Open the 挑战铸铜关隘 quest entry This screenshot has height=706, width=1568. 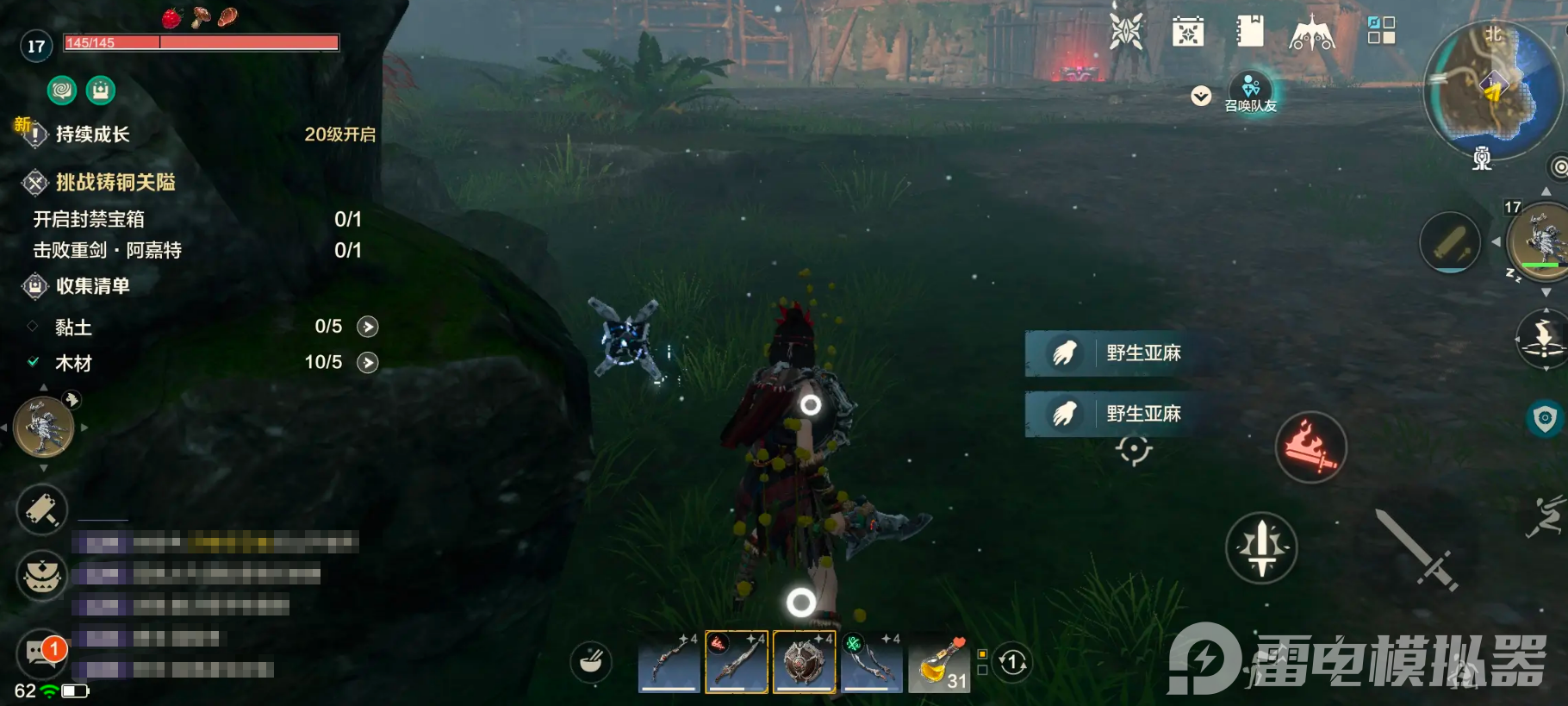coord(115,183)
